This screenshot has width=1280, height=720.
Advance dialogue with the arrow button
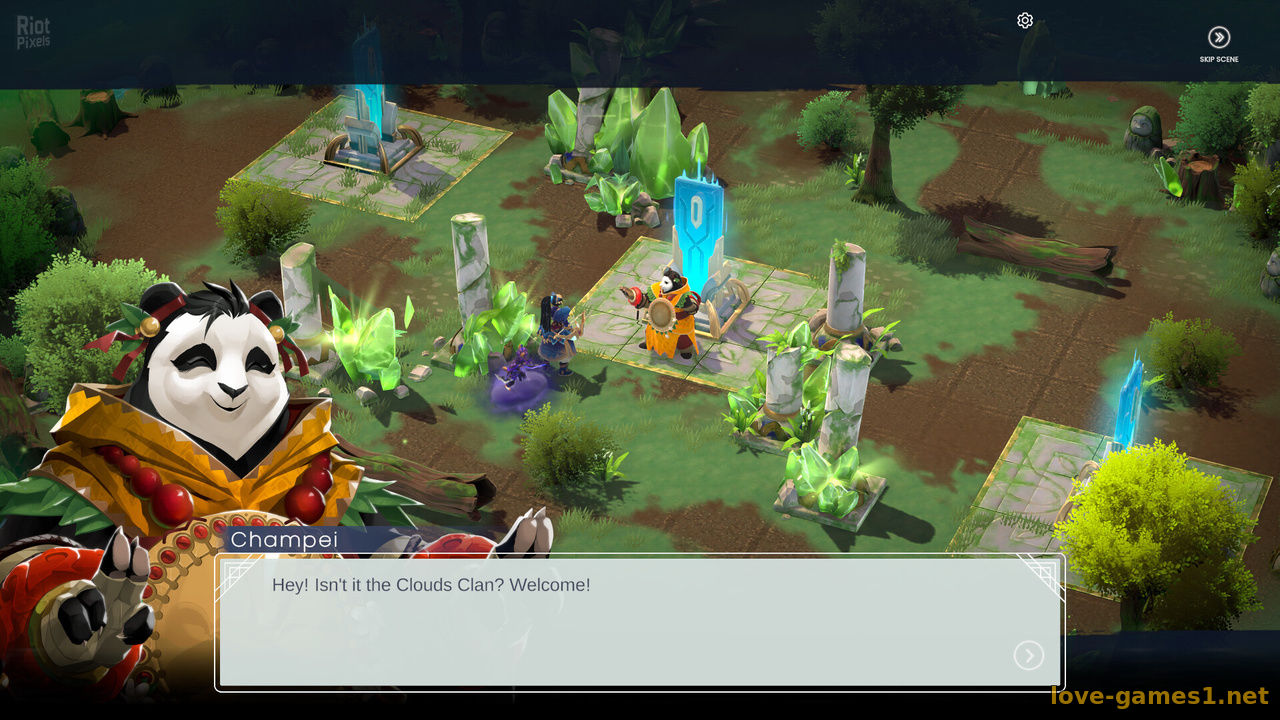click(1028, 656)
